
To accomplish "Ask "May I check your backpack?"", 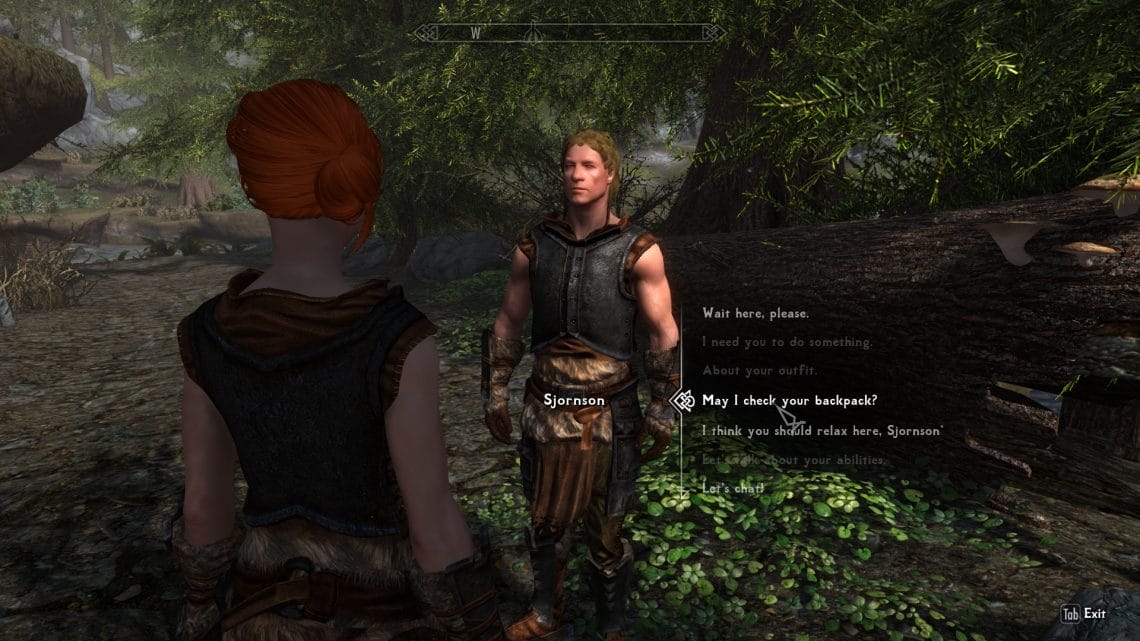I will click(789, 401).
